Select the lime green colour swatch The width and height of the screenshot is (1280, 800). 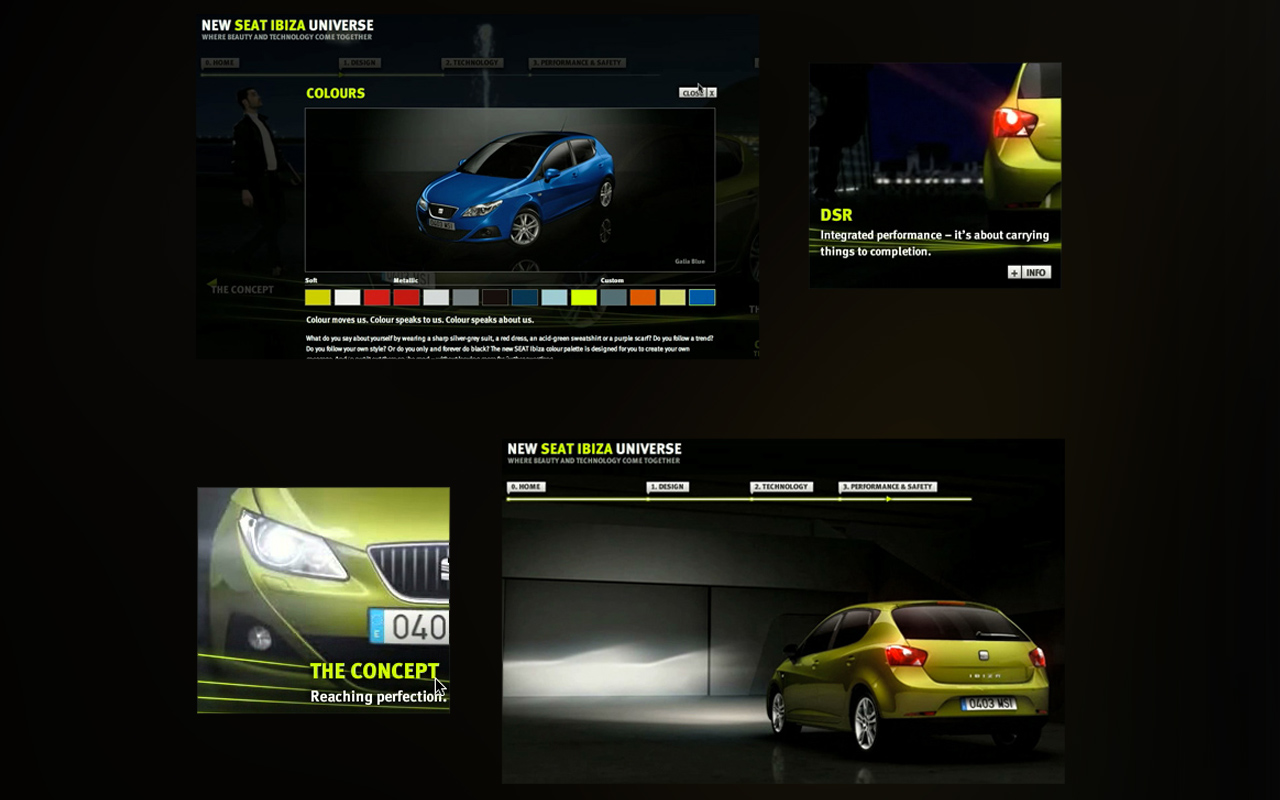[584, 297]
